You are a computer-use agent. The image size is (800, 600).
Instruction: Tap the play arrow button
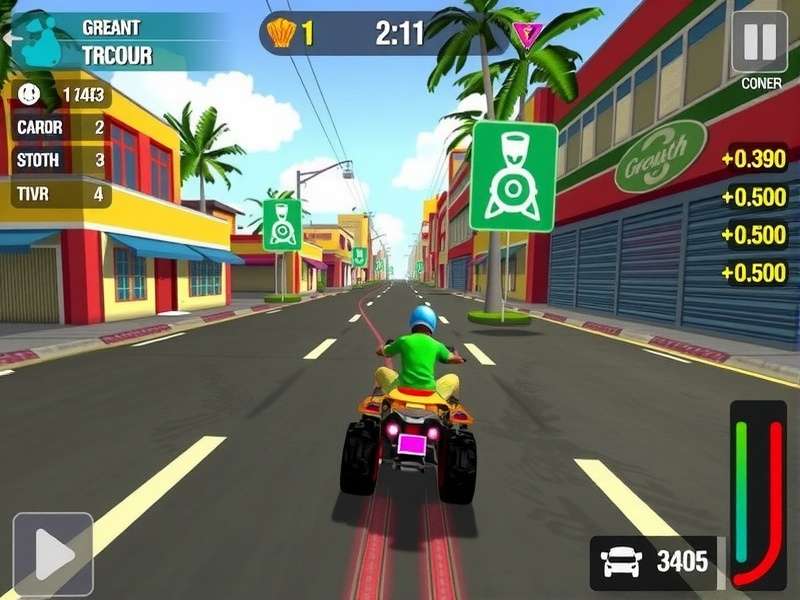coord(53,554)
